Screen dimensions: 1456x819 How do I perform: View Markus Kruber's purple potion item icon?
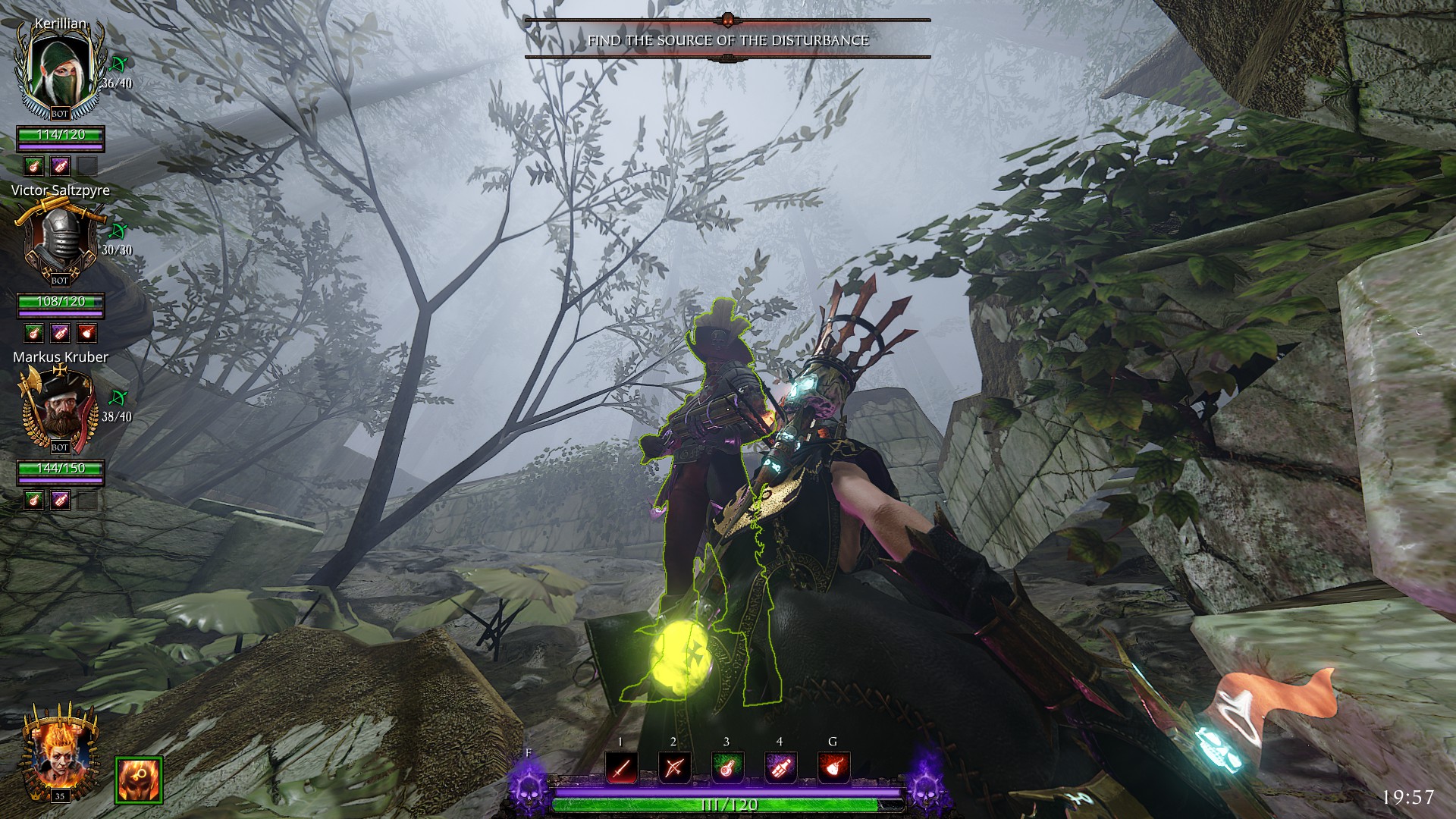pos(60,500)
